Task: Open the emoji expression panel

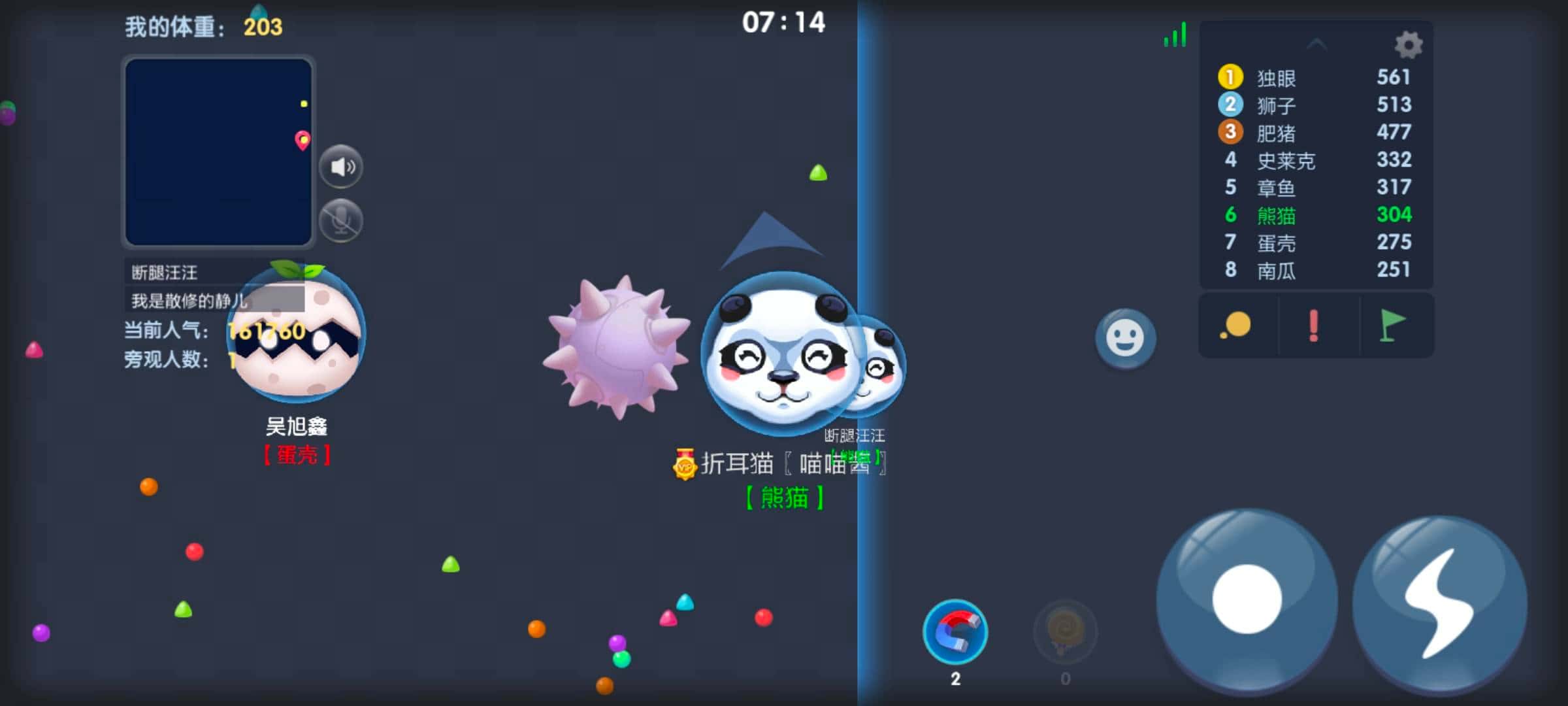Action: coord(1126,337)
